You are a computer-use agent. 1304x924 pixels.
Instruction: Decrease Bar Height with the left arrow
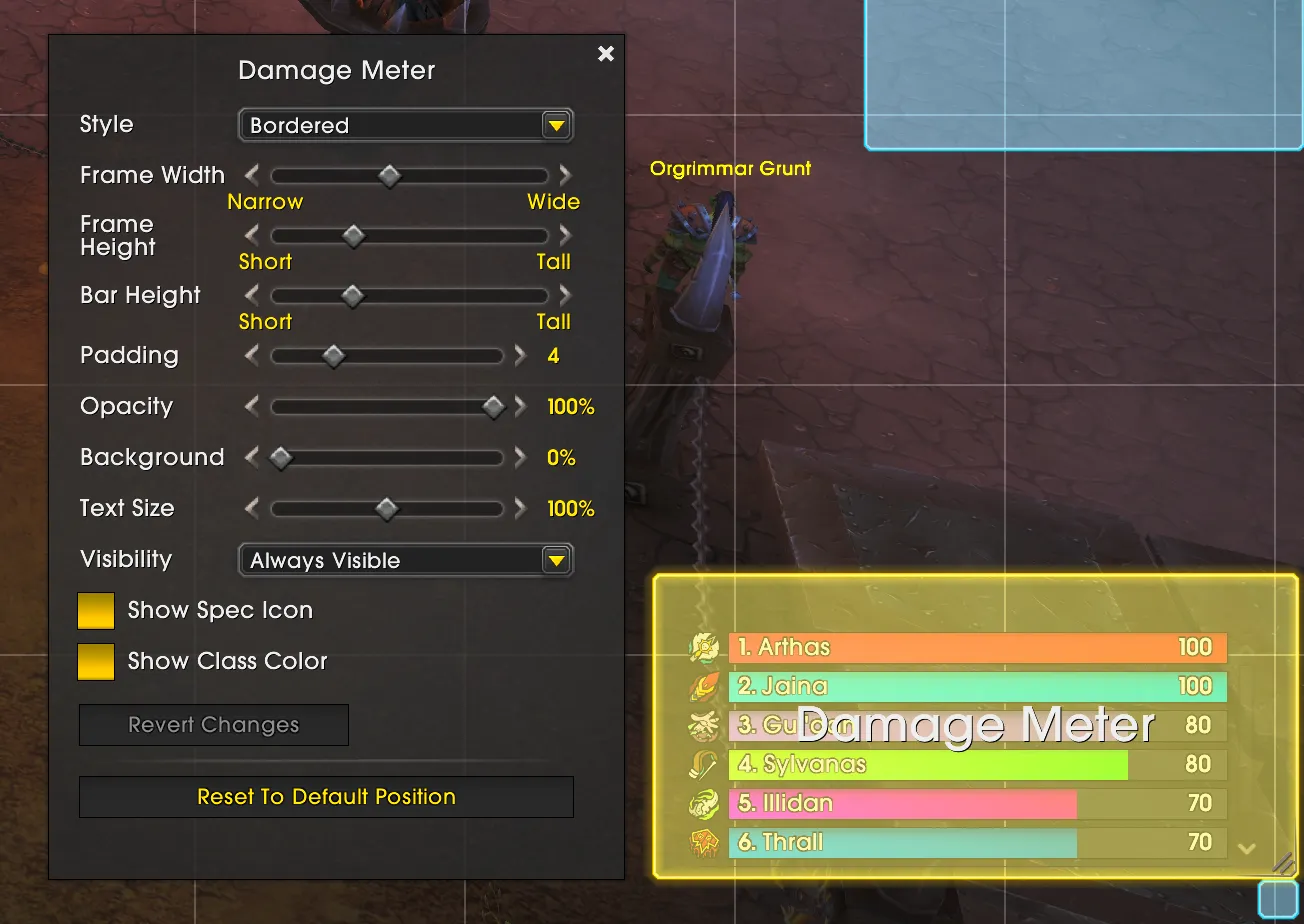click(x=252, y=296)
